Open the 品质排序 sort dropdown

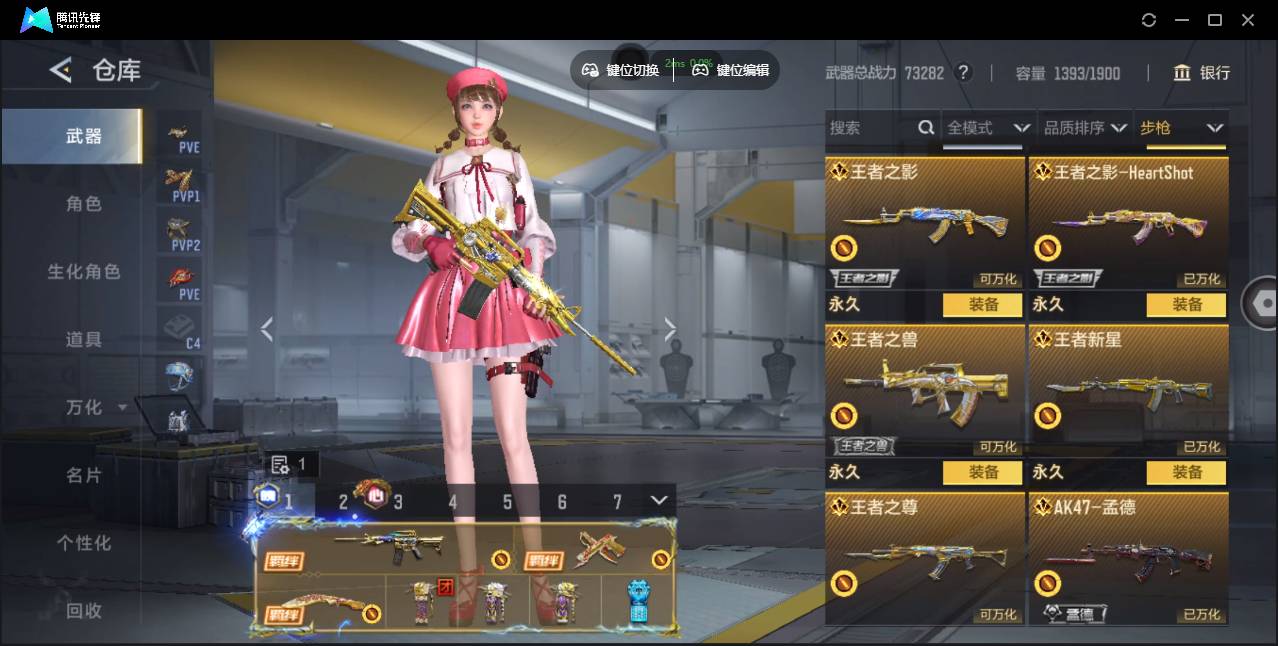tap(1085, 128)
